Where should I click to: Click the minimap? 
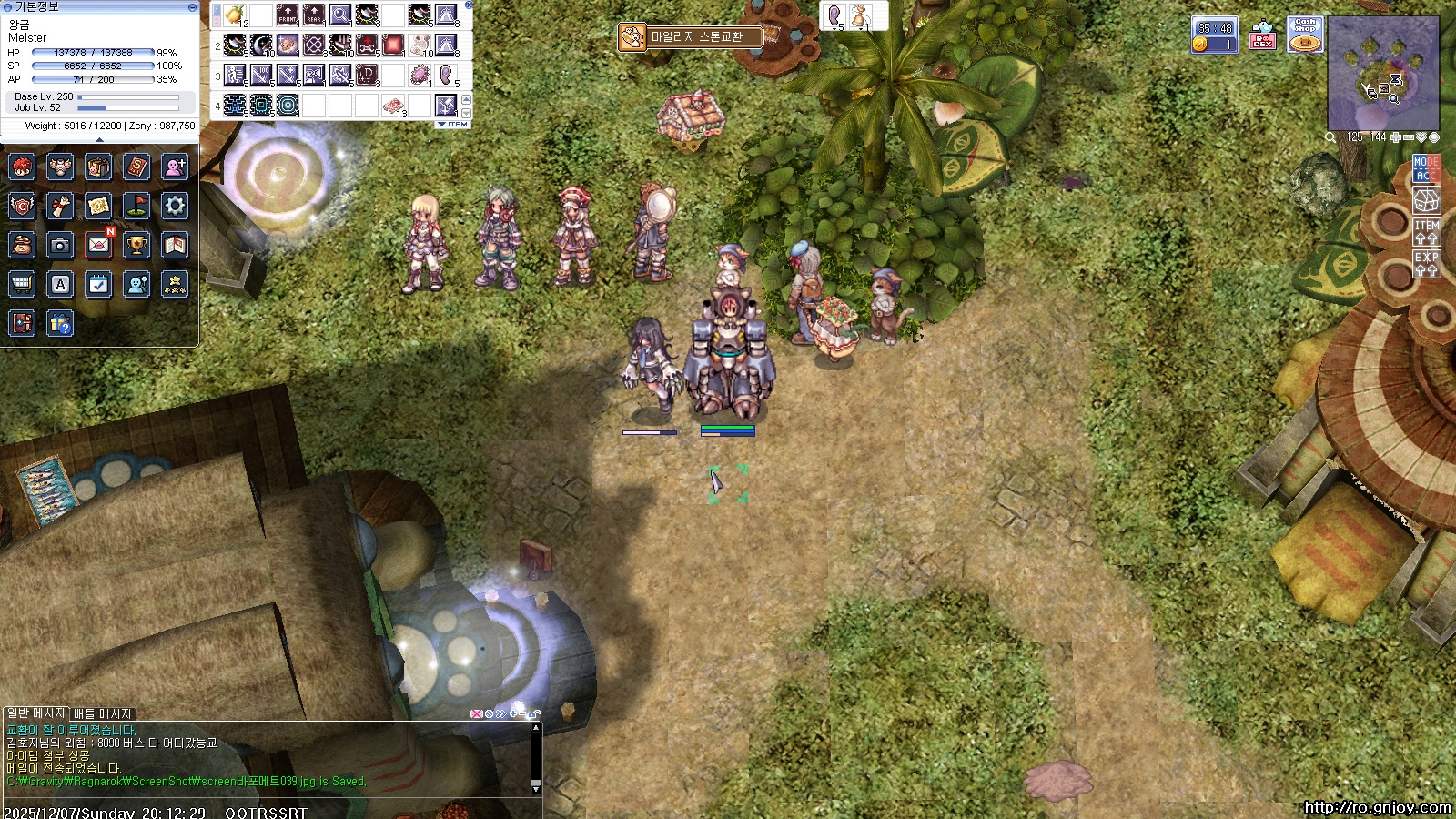[1383, 75]
